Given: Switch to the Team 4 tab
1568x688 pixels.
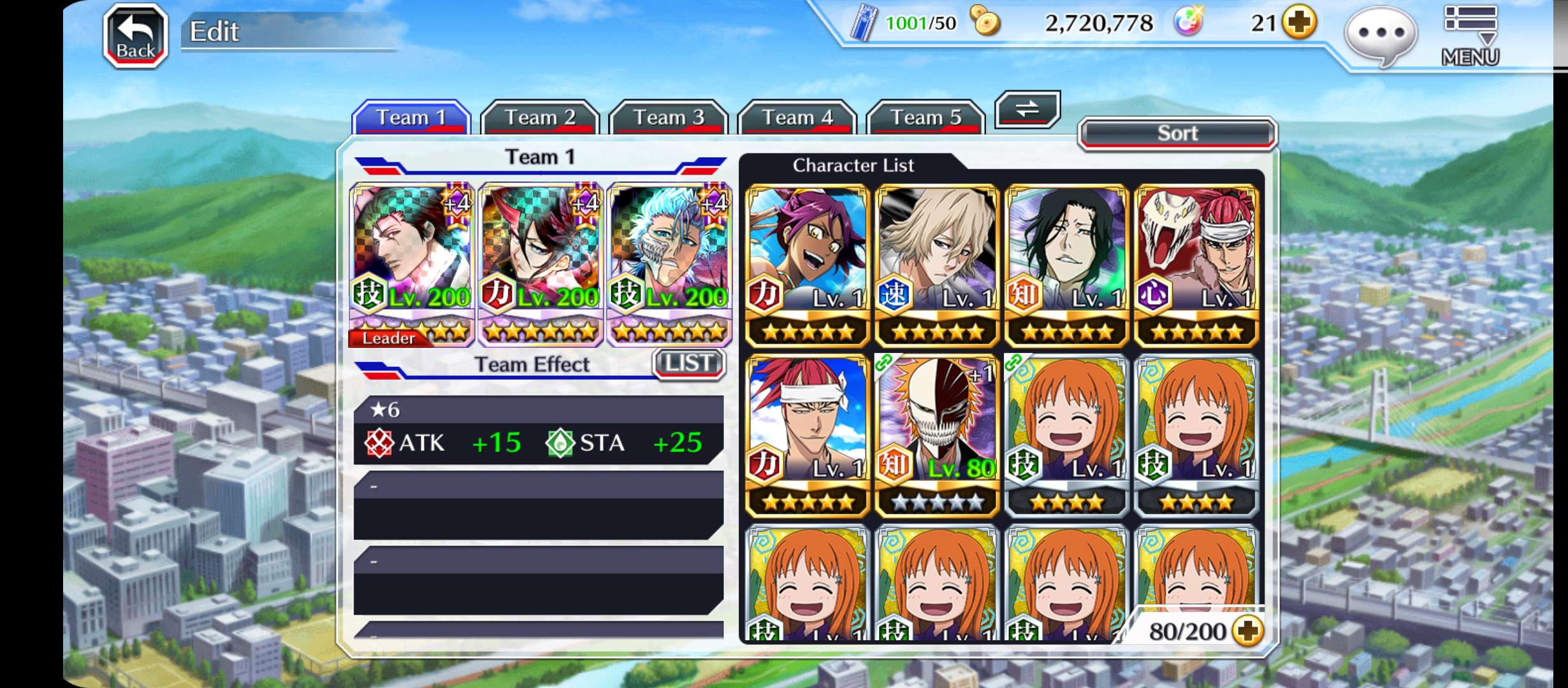Looking at the screenshot, I should (797, 117).
